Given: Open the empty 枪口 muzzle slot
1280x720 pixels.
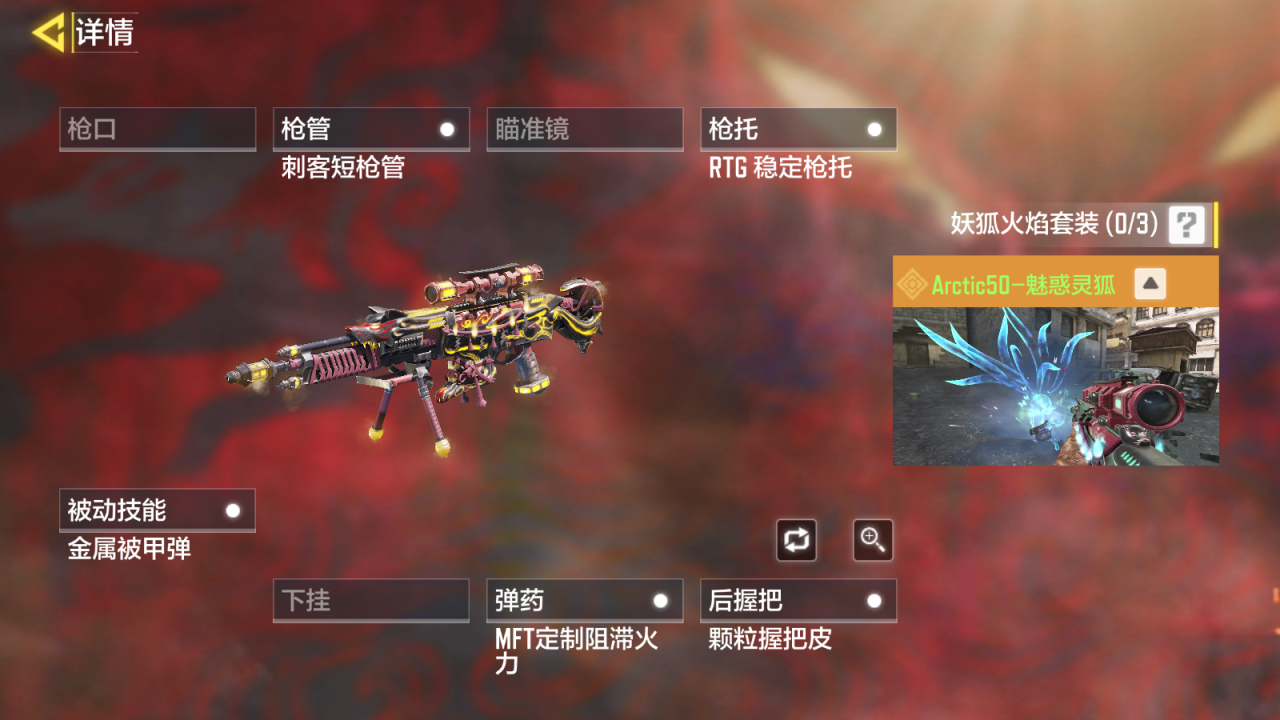Looking at the screenshot, I should click(157, 129).
